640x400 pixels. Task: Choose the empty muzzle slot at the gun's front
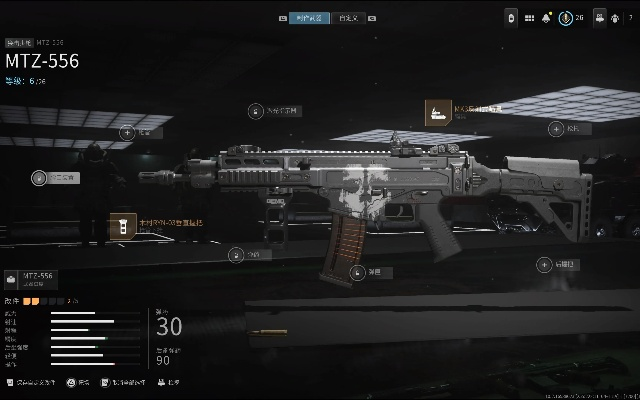40,178
